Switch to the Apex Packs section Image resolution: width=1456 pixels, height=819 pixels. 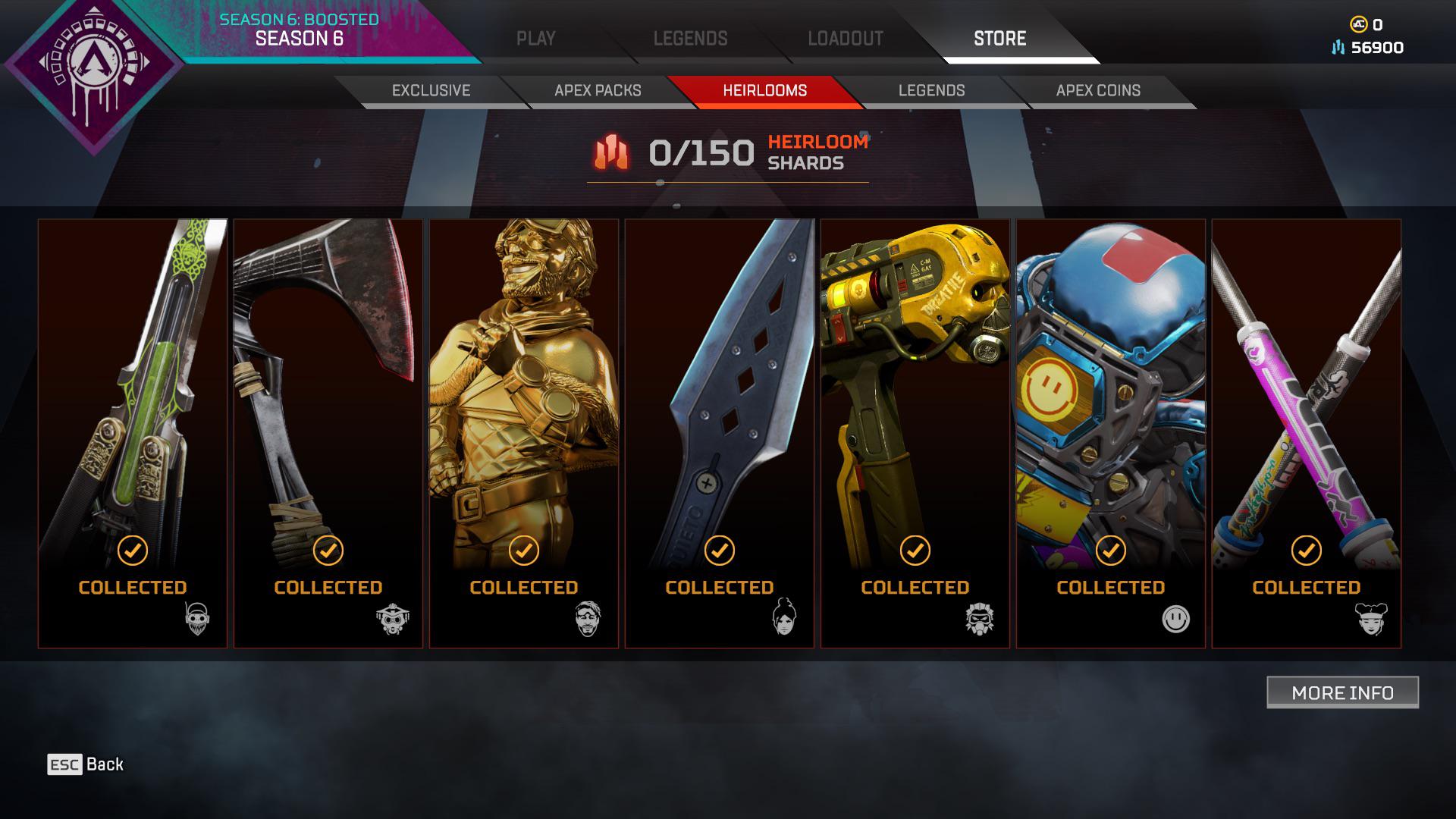pos(598,90)
